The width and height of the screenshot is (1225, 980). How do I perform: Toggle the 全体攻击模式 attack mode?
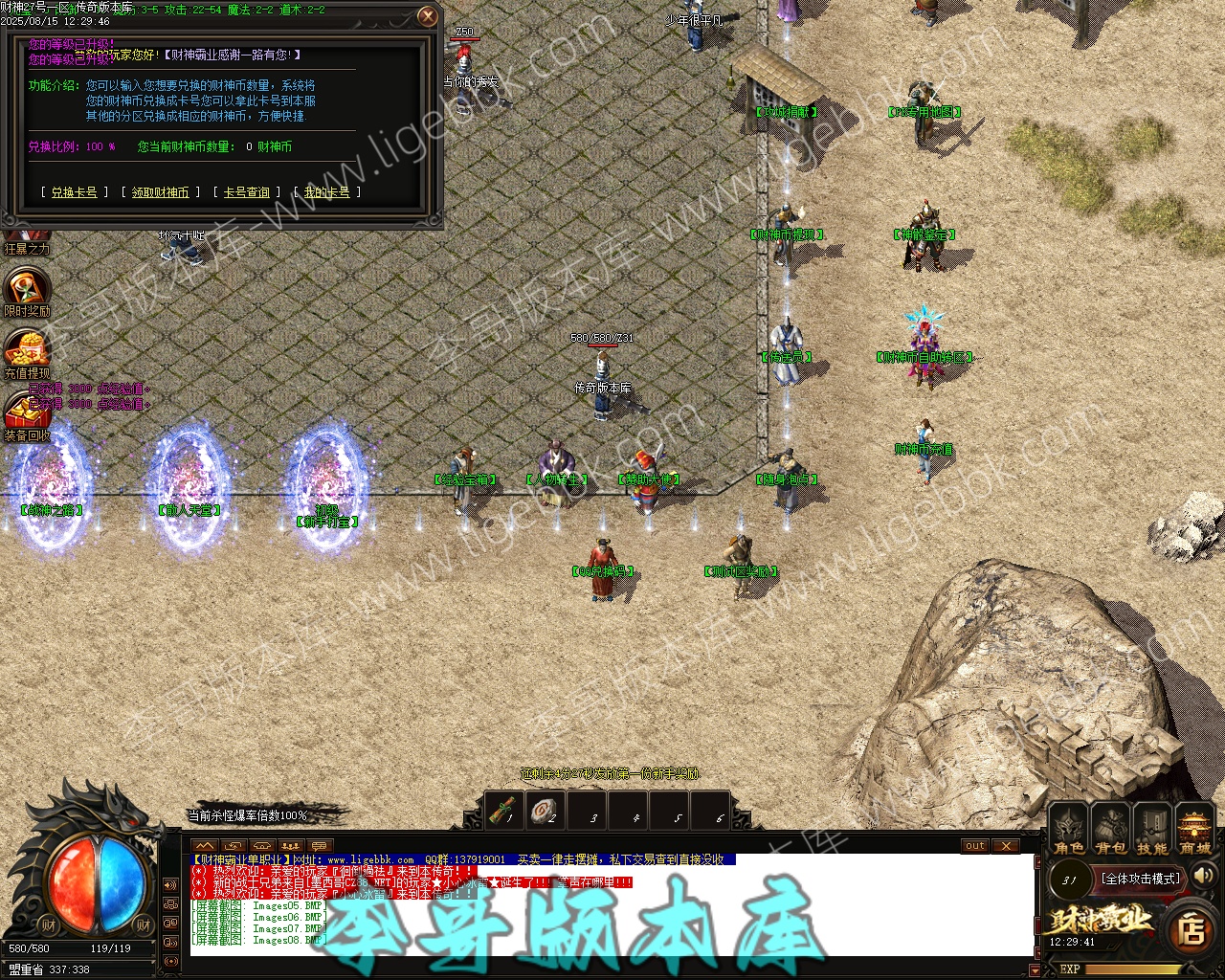[1140, 879]
